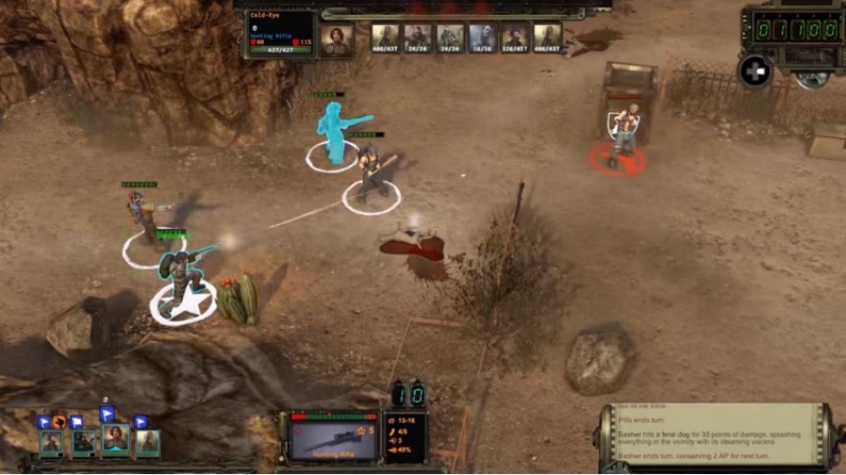Open the combat log text panel
The height and width of the screenshot is (475, 846).
click(716, 438)
